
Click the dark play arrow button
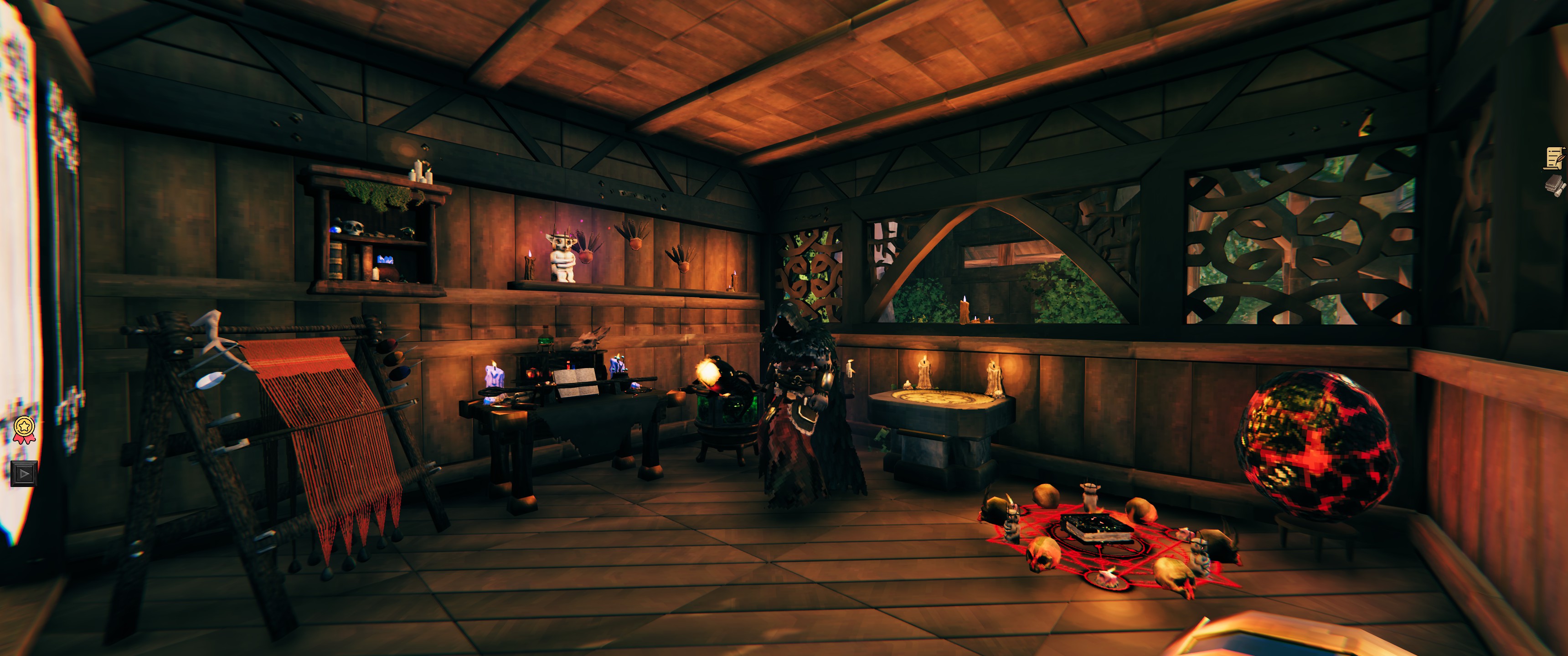(x=24, y=473)
